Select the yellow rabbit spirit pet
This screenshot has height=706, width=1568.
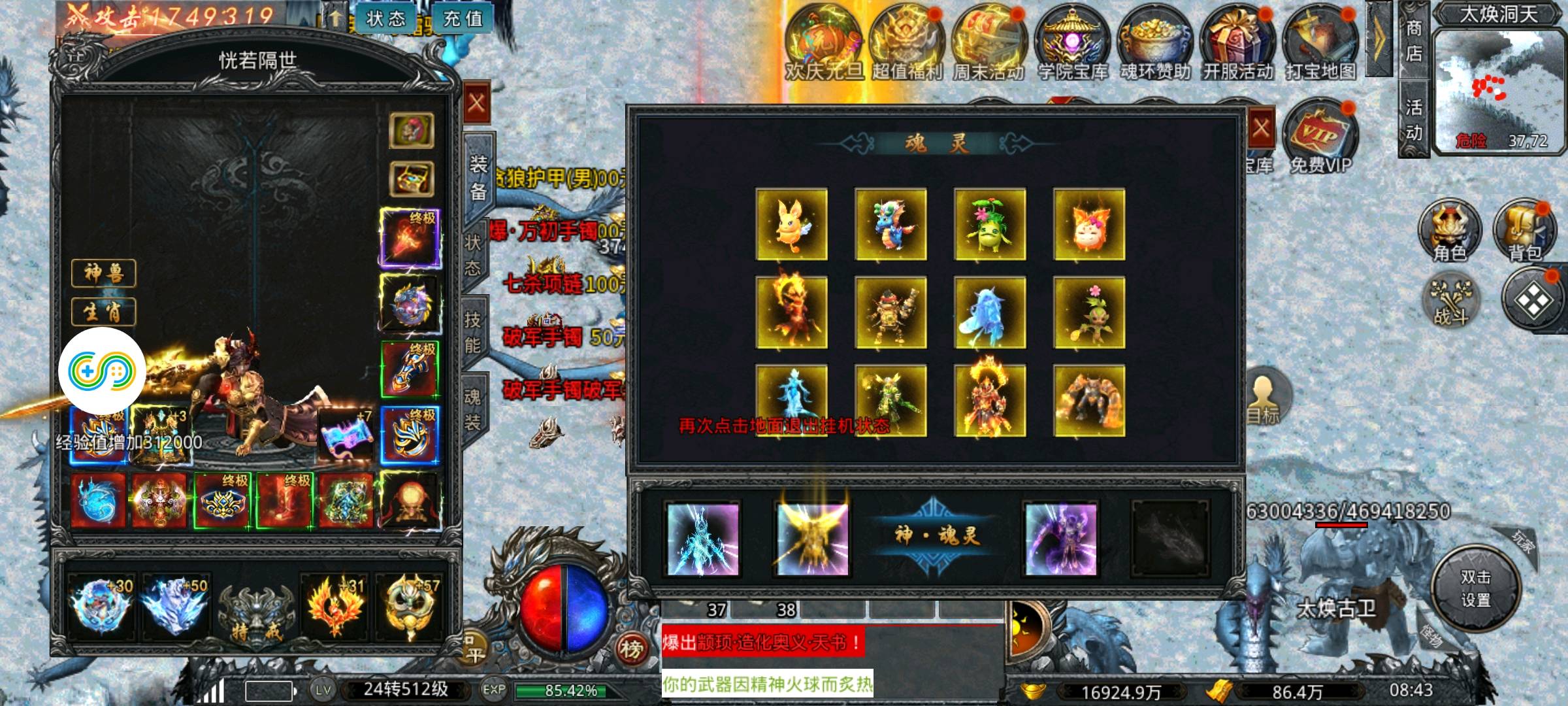tap(791, 224)
